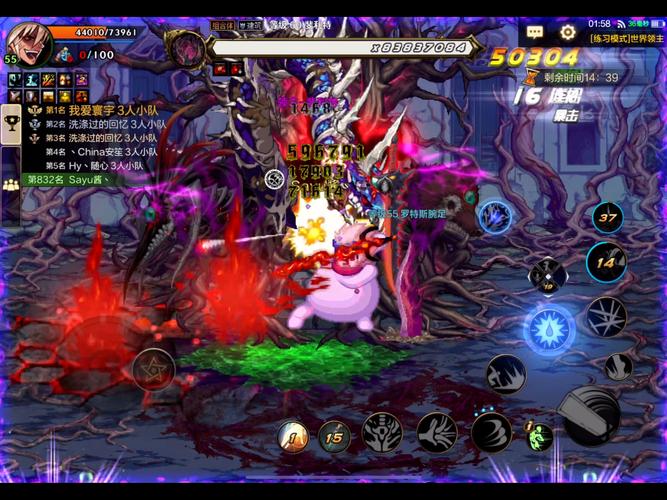Screen dimensions: 667x500
Task: Open the settings gear menu
Action: click(568, 32)
